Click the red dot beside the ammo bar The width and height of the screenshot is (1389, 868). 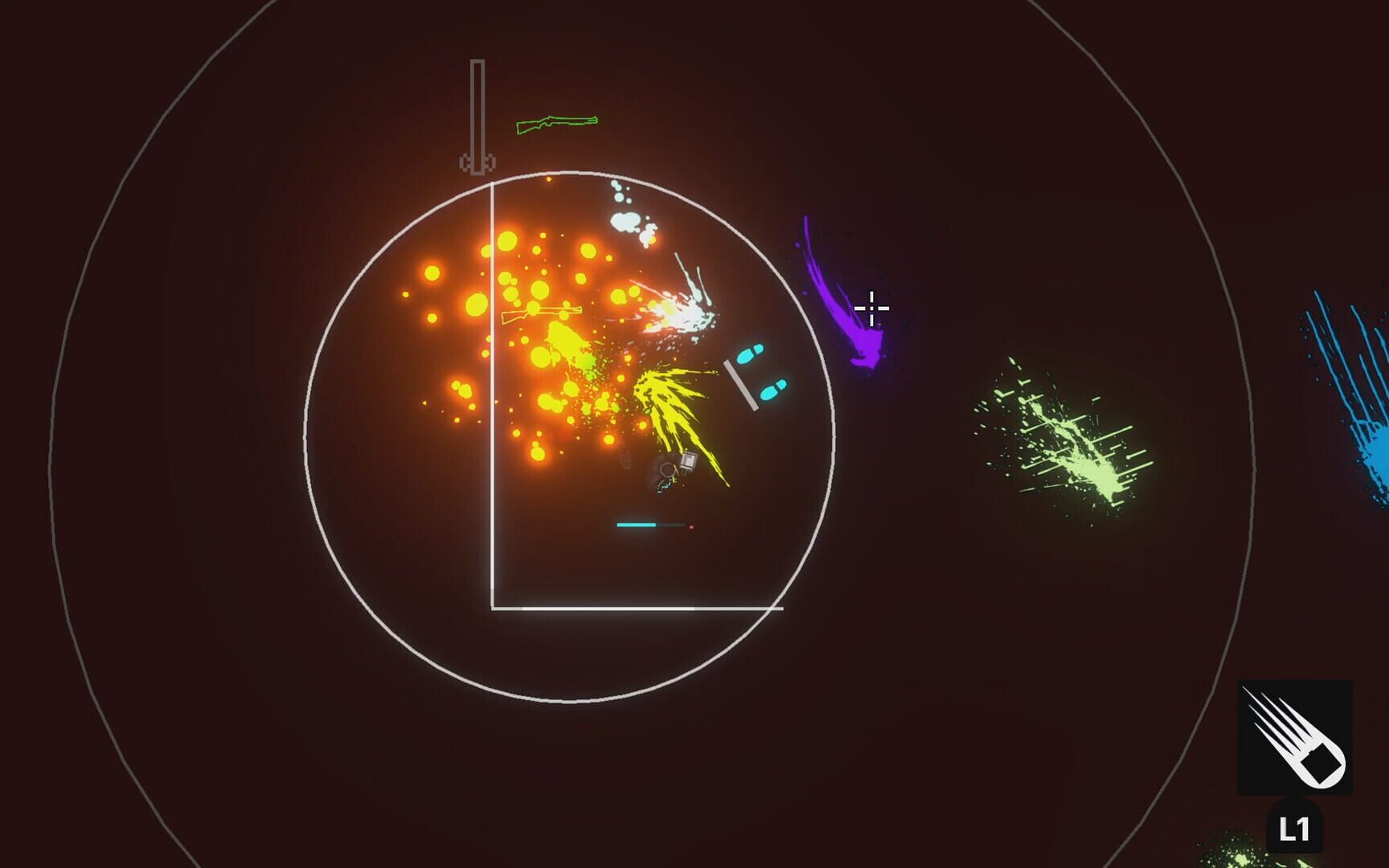pyautogui.click(x=691, y=526)
